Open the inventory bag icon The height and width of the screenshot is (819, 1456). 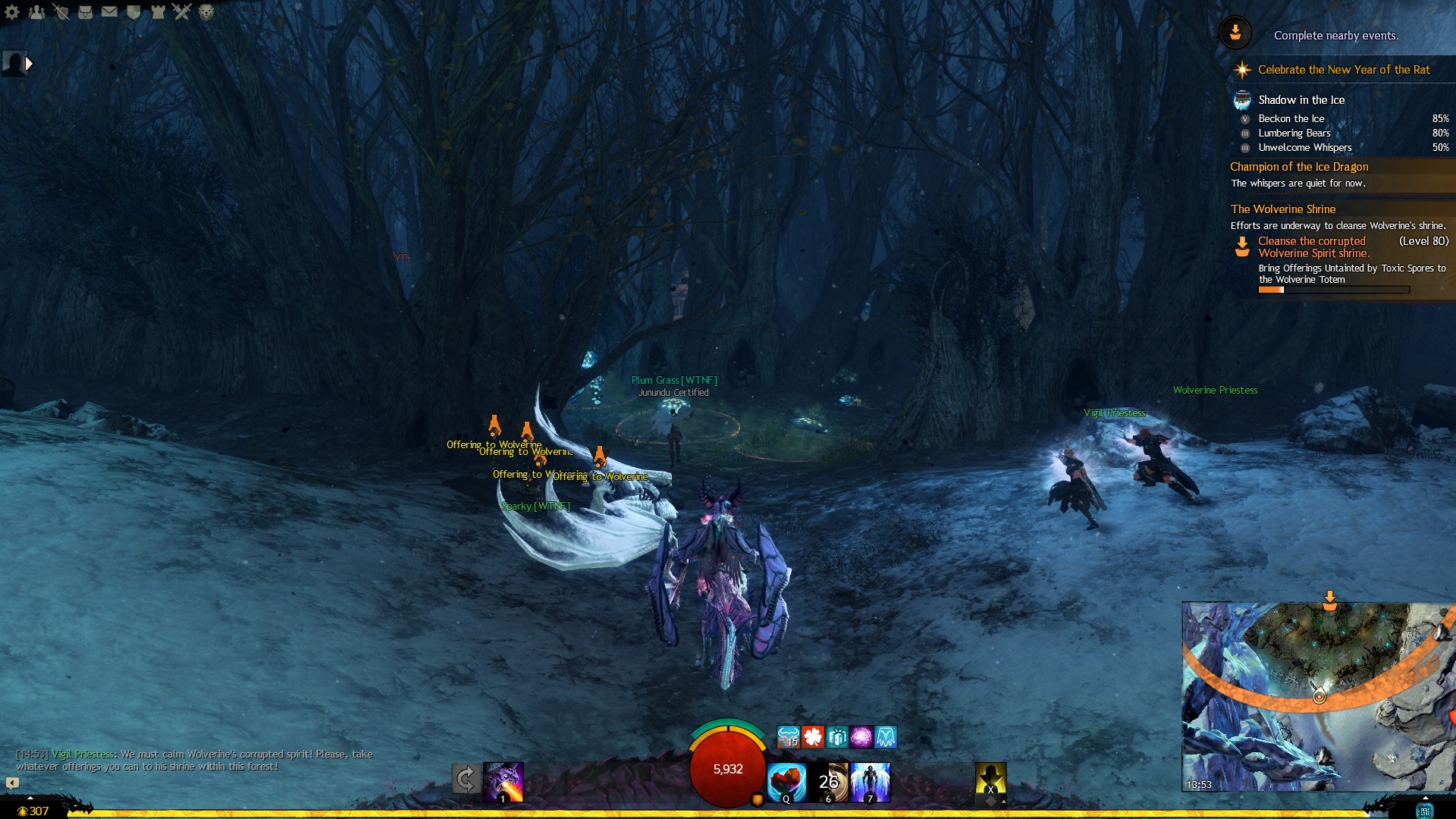(x=85, y=12)
